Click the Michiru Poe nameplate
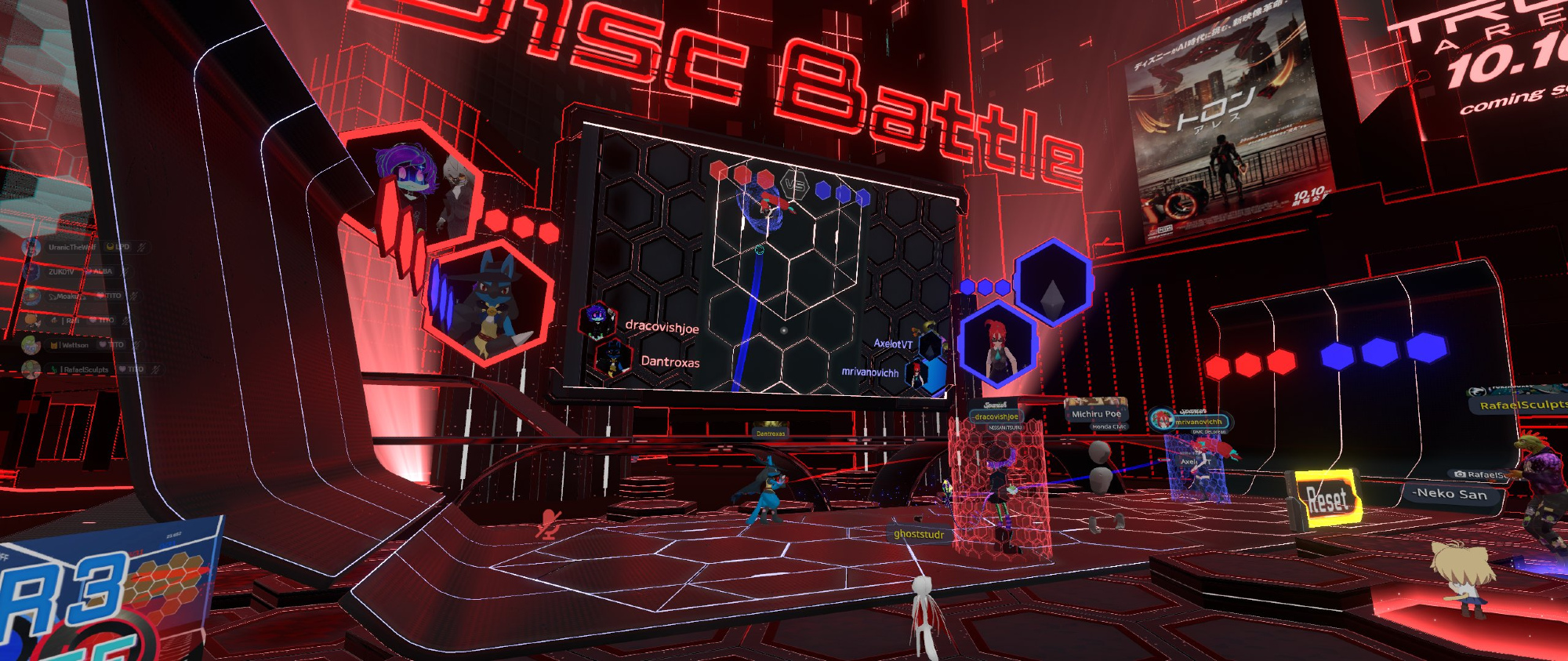This screenshot has height=661, width=1568. 1096,413
